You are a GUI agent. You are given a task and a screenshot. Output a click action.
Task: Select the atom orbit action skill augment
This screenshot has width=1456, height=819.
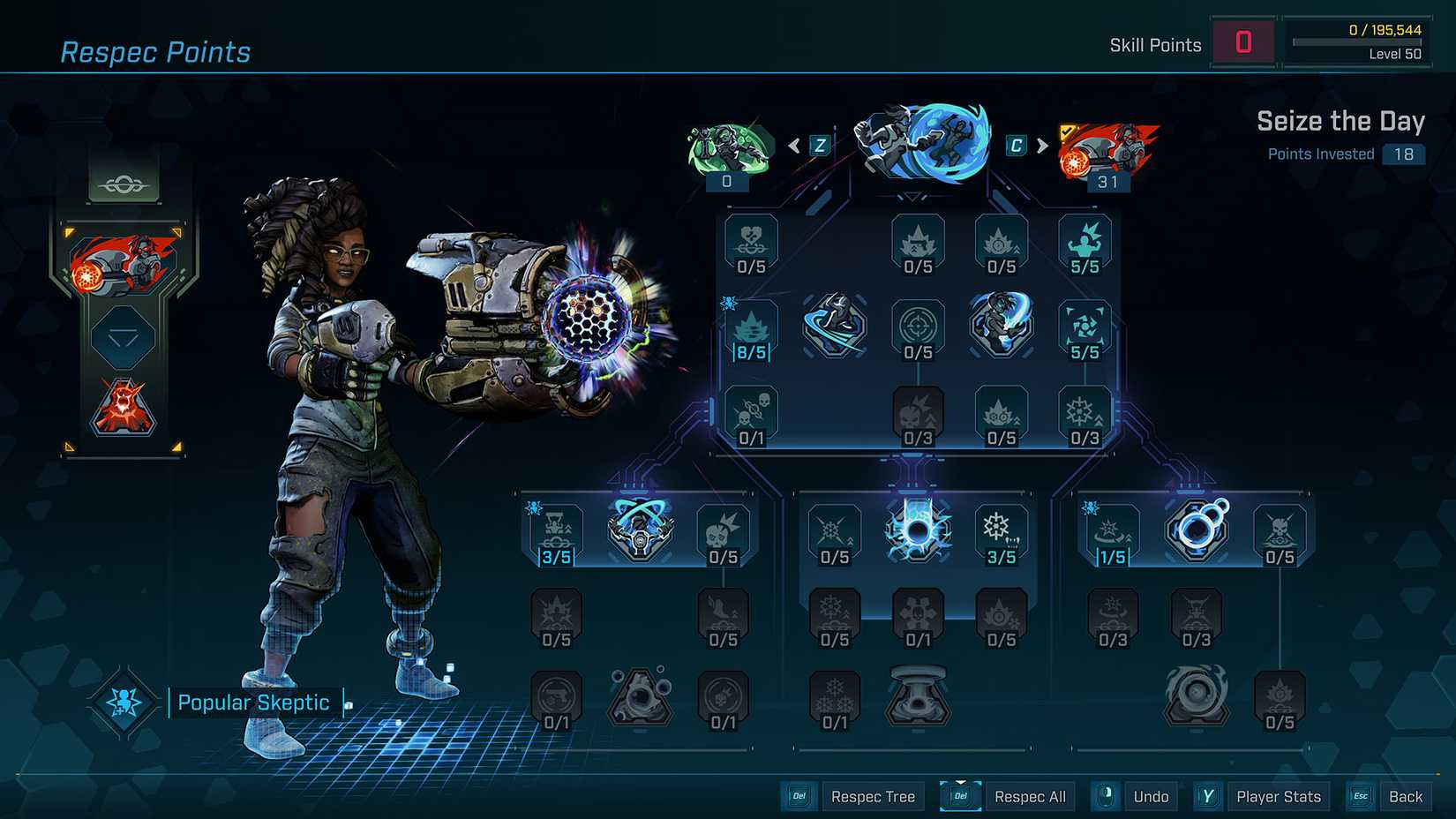[640, 530]
